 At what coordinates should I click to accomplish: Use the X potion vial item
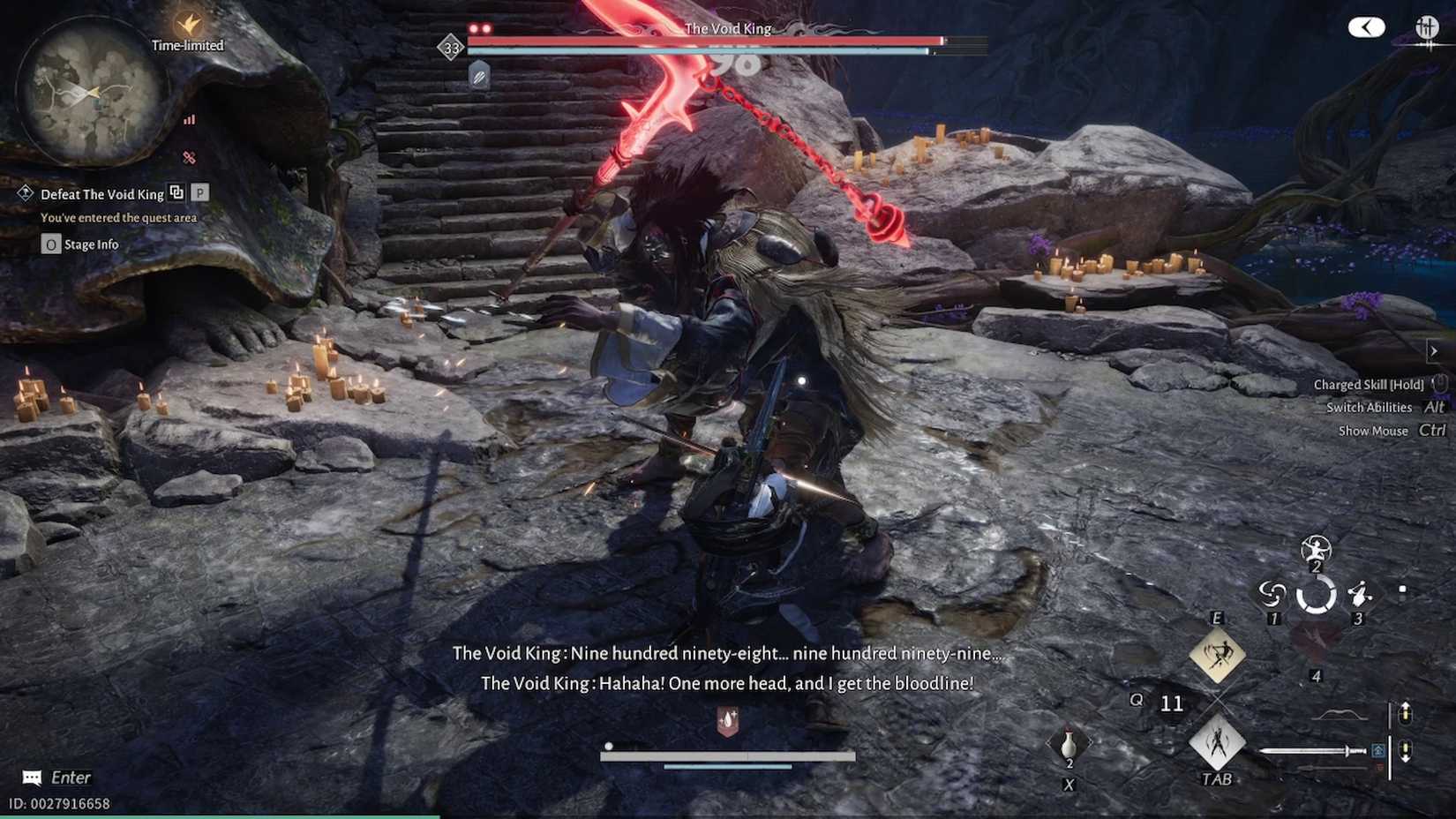click(1068, 744)
